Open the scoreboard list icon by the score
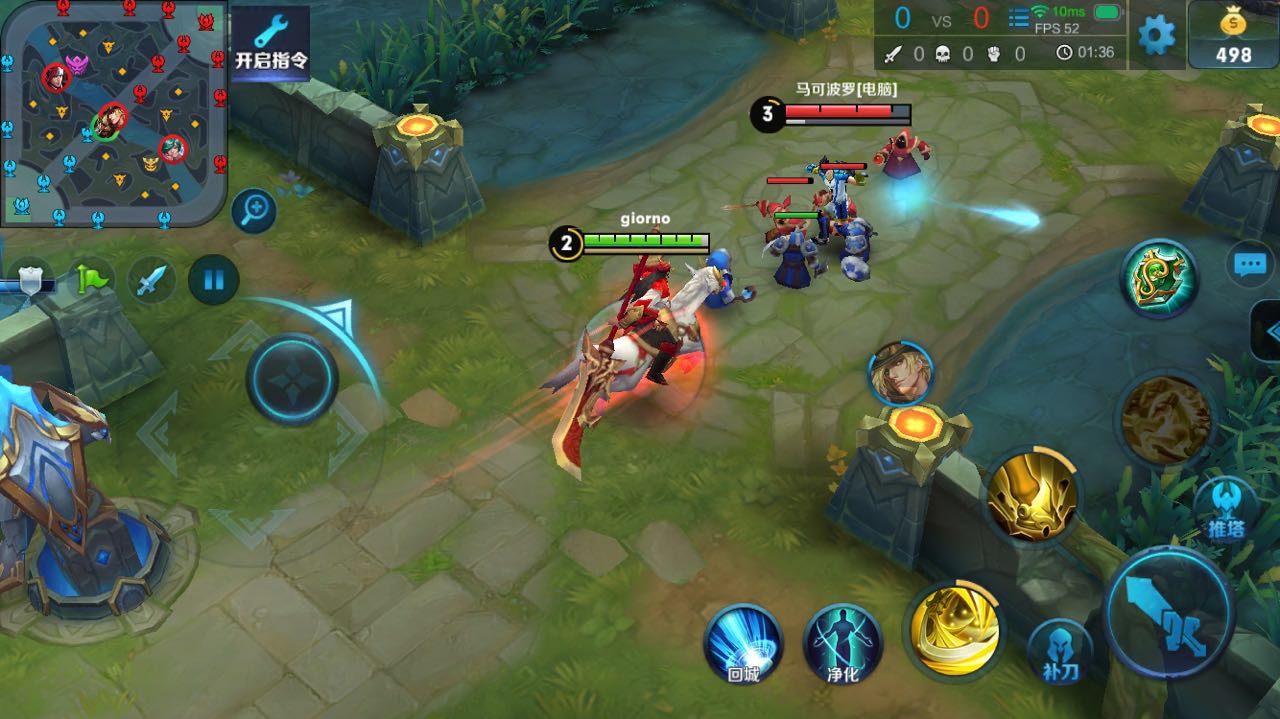The width and height of the screenshot is (1280, 719). (x=1018, y=18)
